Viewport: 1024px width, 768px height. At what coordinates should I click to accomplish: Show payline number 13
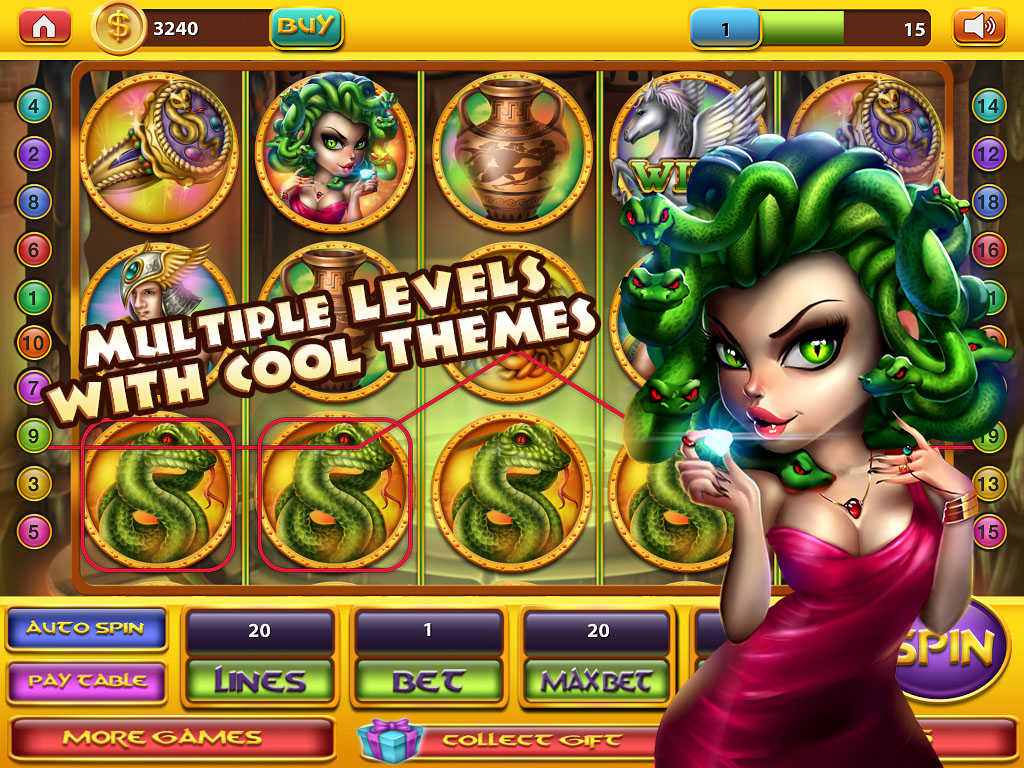coord(988,484)
